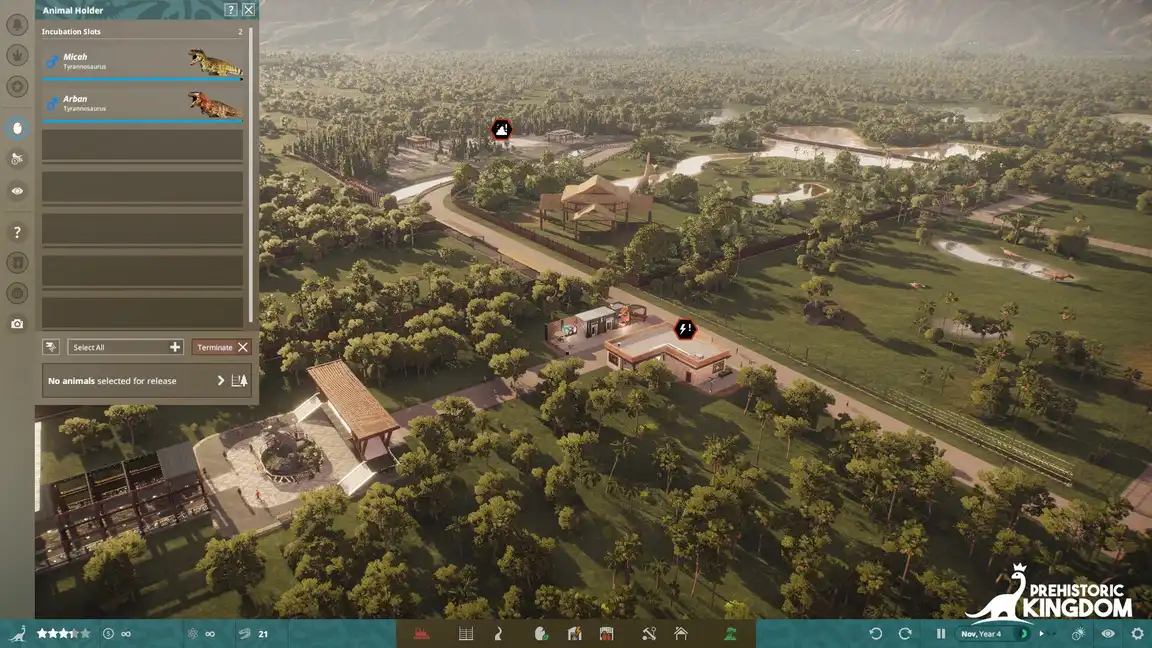This screenshot has width=1152, height=648.
Task: Toggle the eye icon in the left sidebar
Action: point(17,191)
